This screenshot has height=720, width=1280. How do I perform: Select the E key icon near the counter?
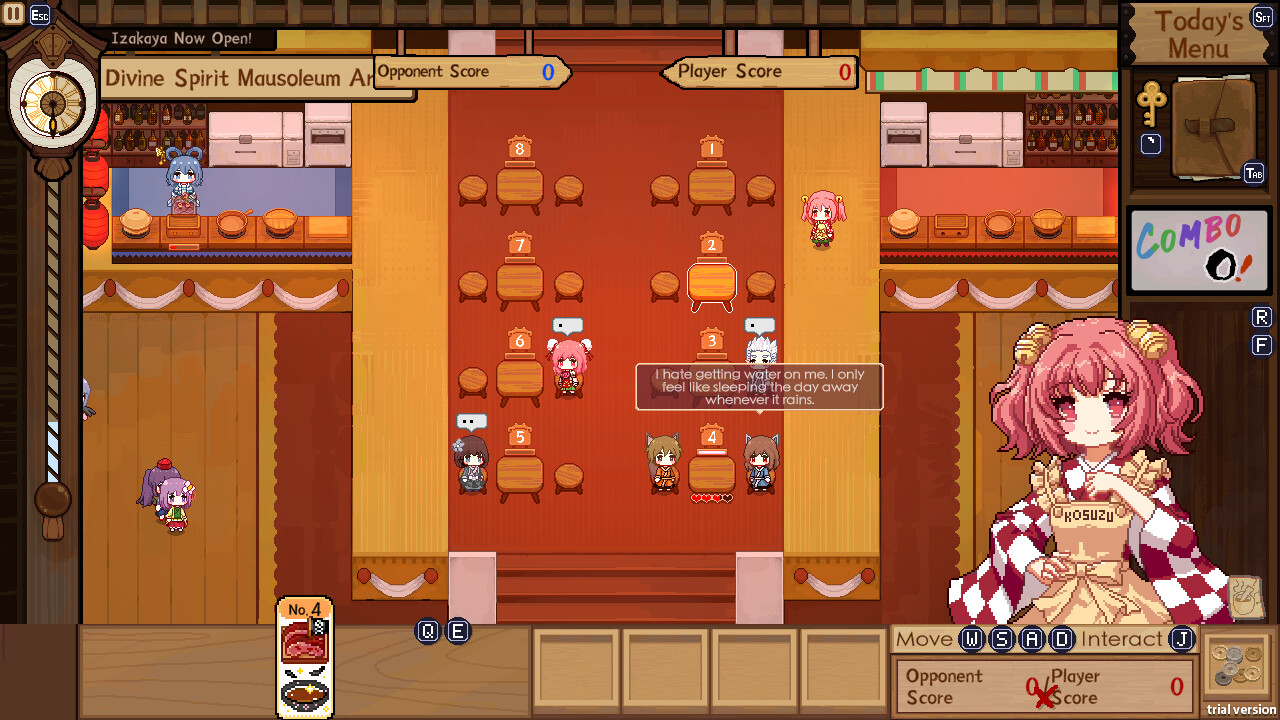[x=459, y=632]
